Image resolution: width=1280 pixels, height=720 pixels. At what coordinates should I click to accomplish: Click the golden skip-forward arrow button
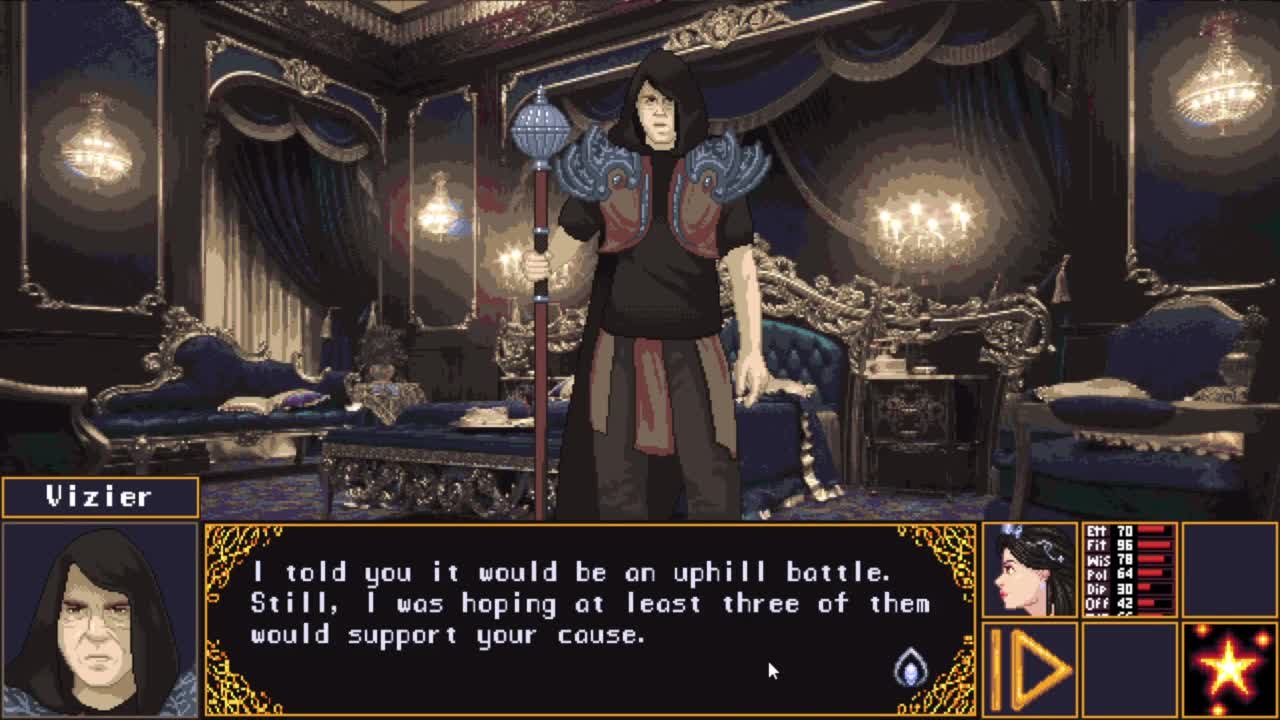1030,668
